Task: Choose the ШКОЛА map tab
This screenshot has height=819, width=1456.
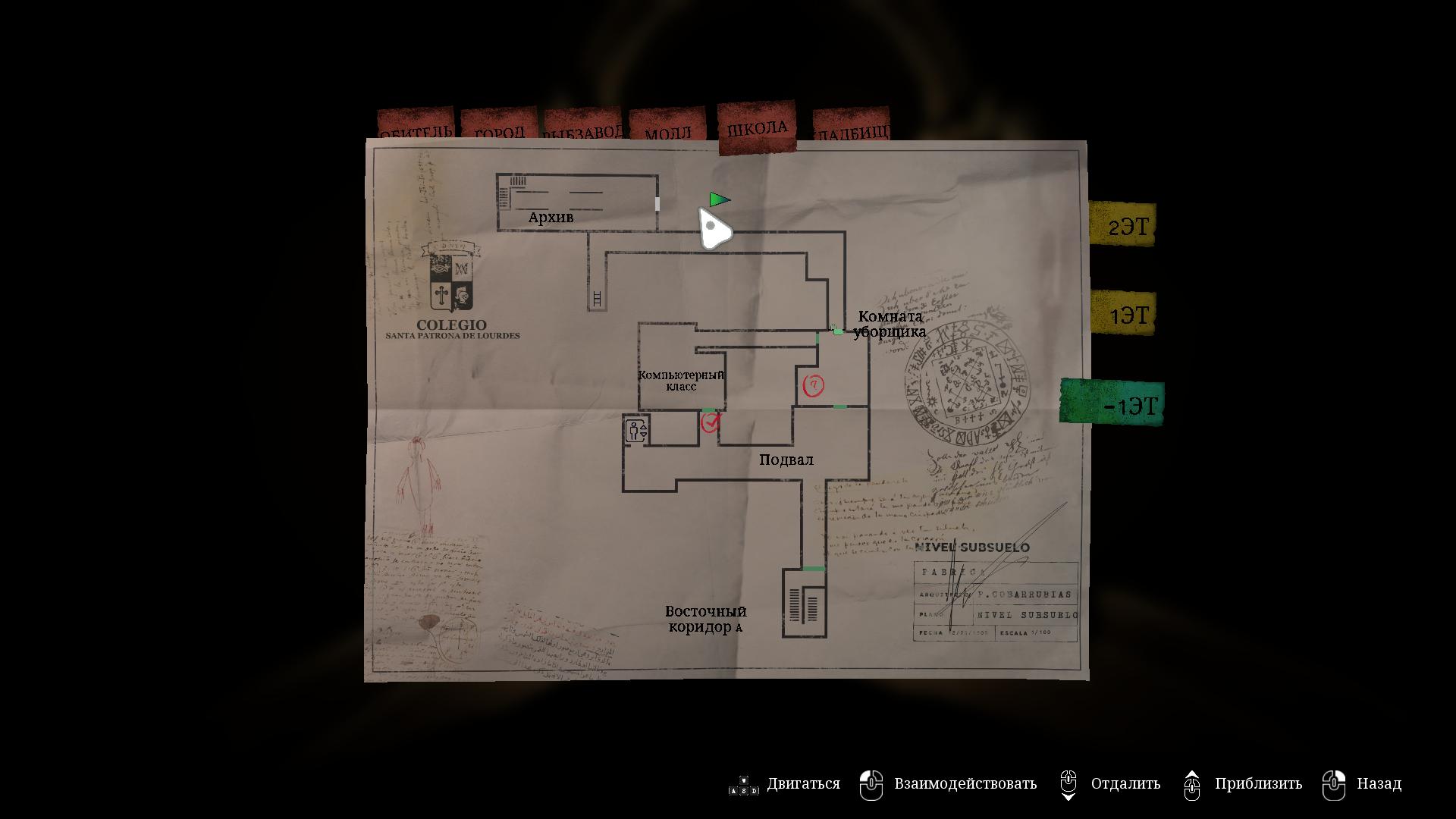Action: [757, 127]
